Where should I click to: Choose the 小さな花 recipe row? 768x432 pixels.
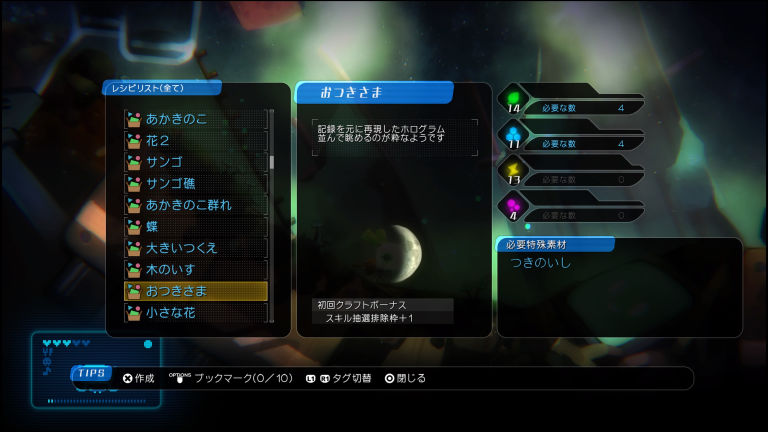coord(195,312)
